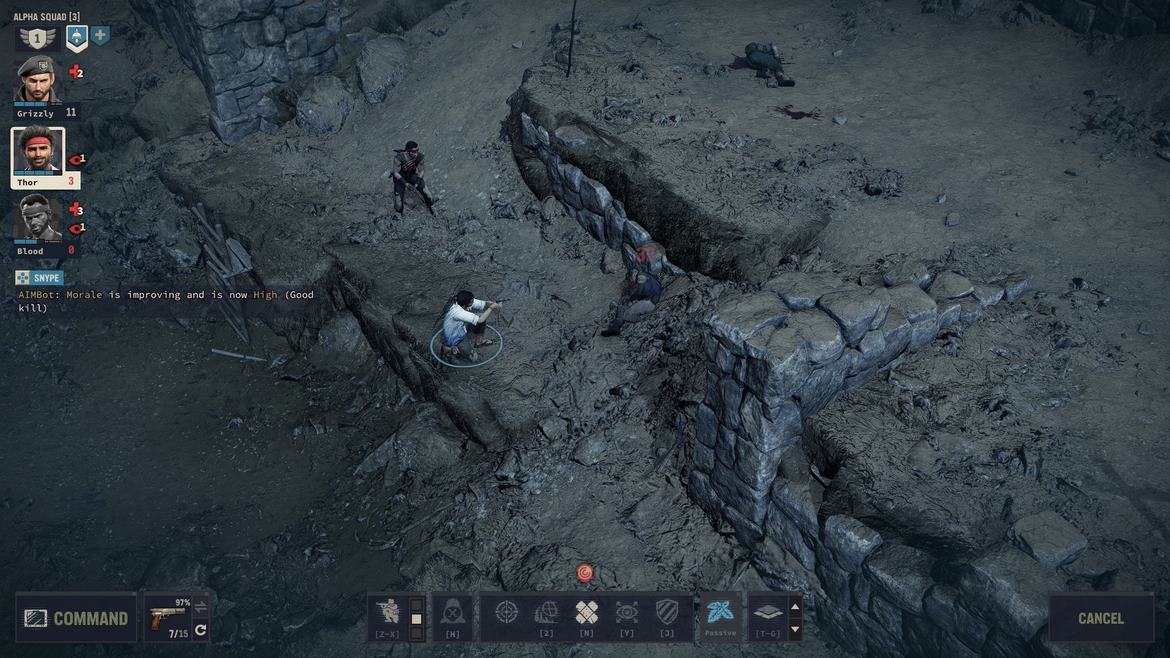Image resolution: width=1170 pixels, height=658 pixels.
Task: Activate the eye overwatch ability
Action: (x=627, y=612)
